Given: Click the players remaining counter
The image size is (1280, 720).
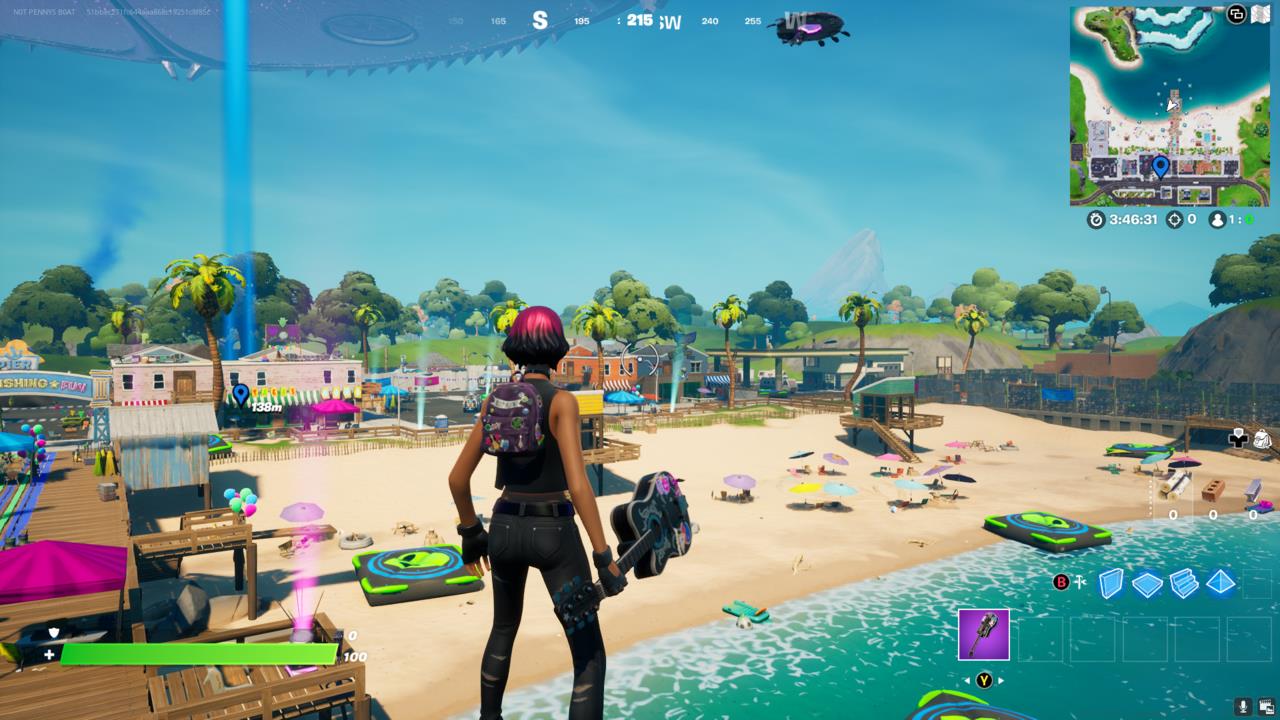Looking at the screenshot, I should pyautogui.click(x=1219, y=218).
